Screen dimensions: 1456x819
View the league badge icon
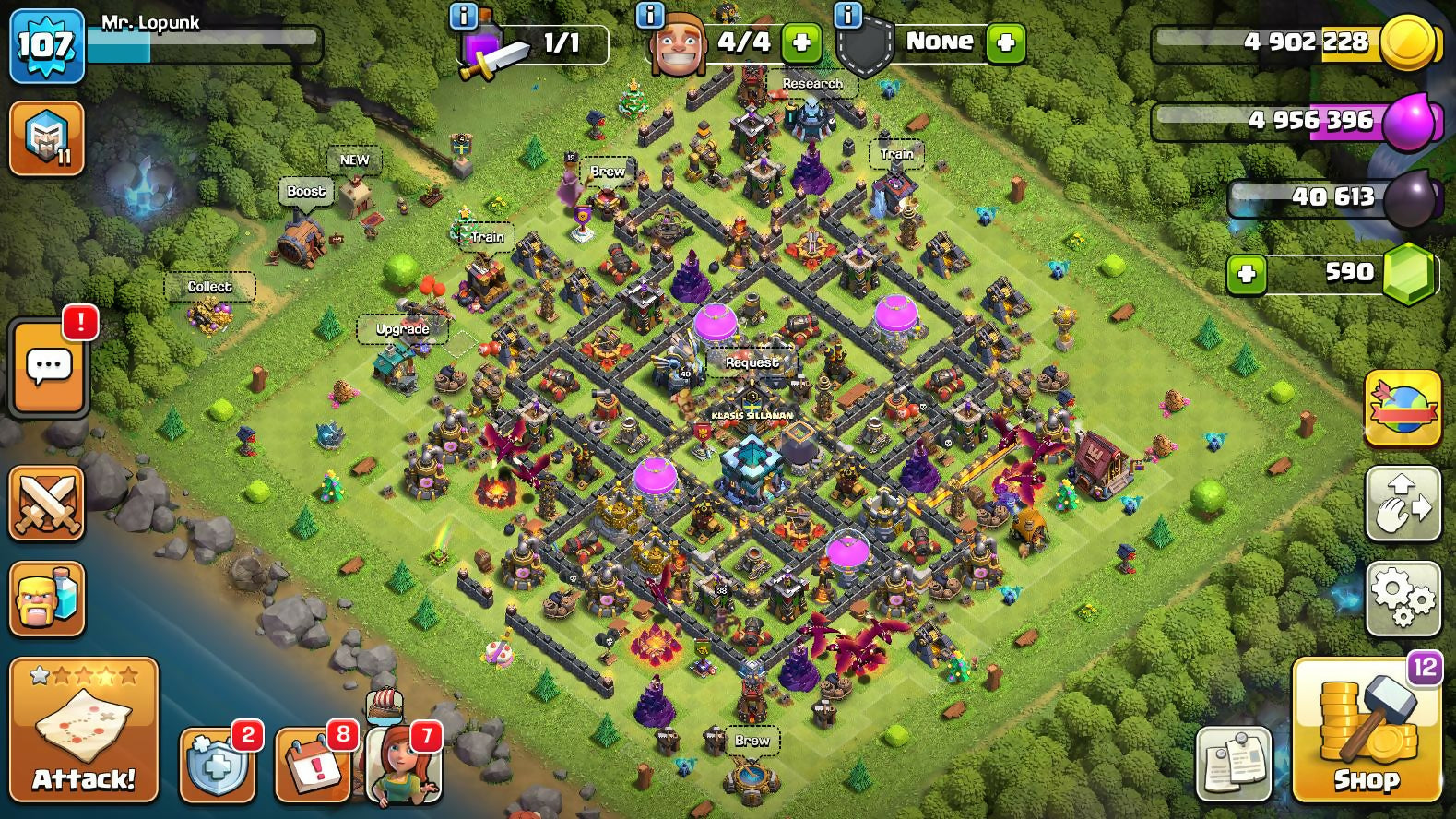pos(46,138)
